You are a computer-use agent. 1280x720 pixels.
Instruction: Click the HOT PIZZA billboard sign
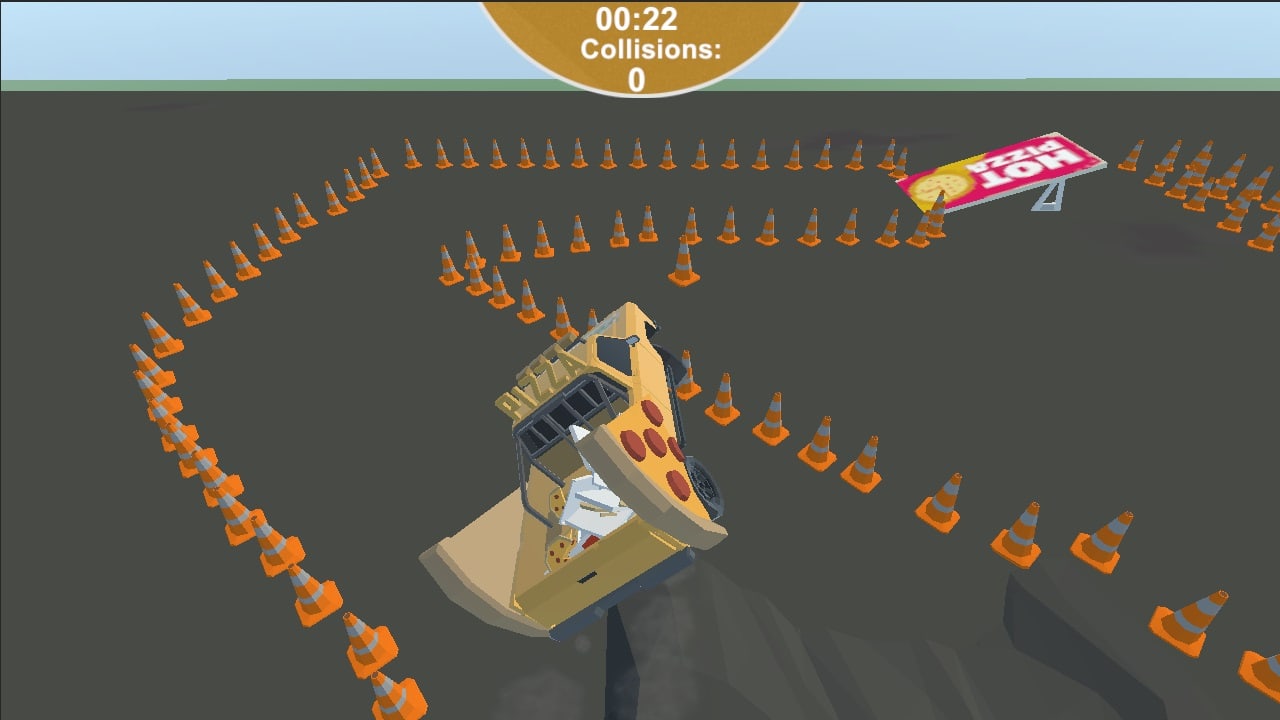tap(1005, 170)
